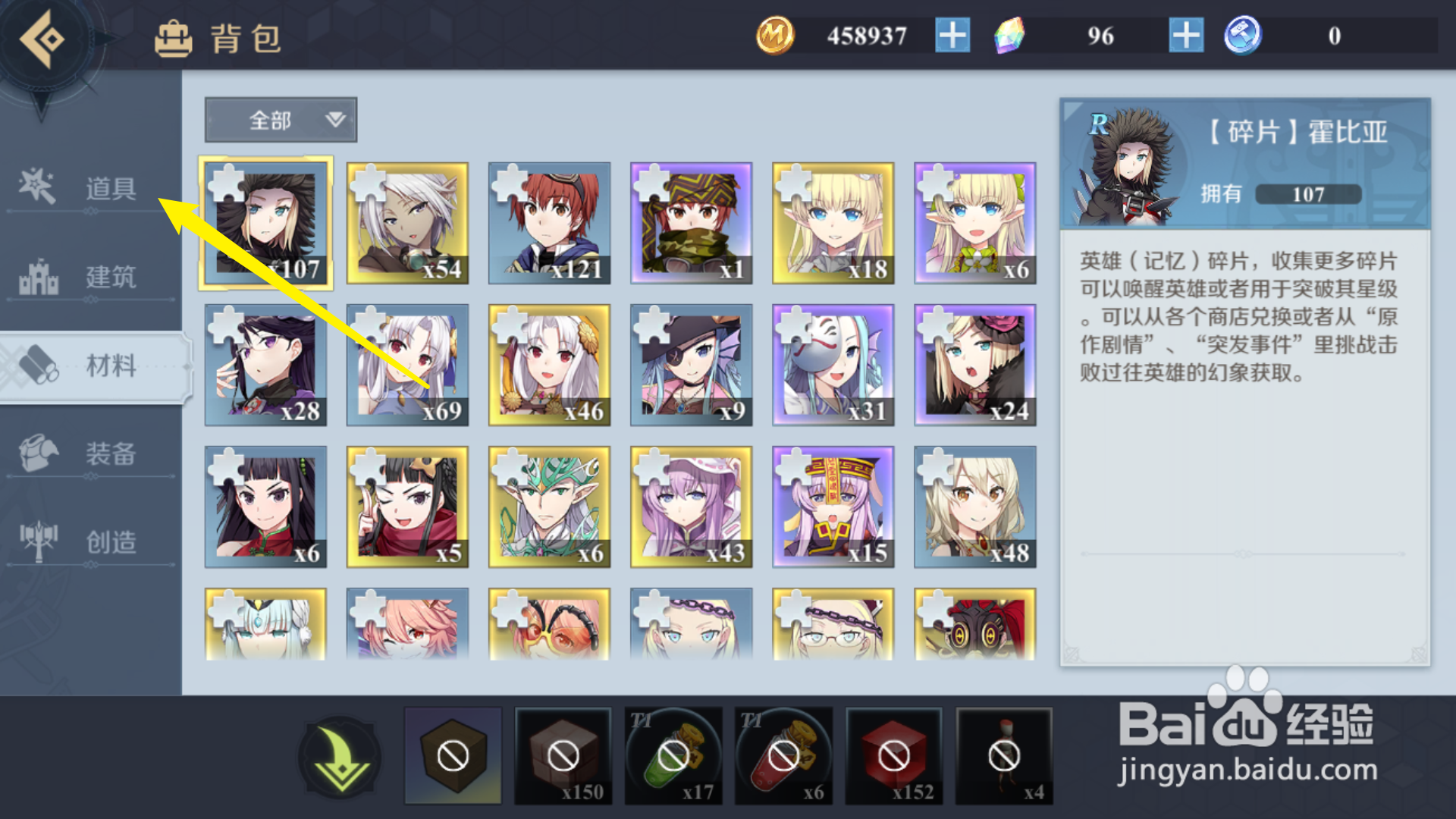Click the gold coin currency icon
The image size is (1456, 819).
pos(775,35)
